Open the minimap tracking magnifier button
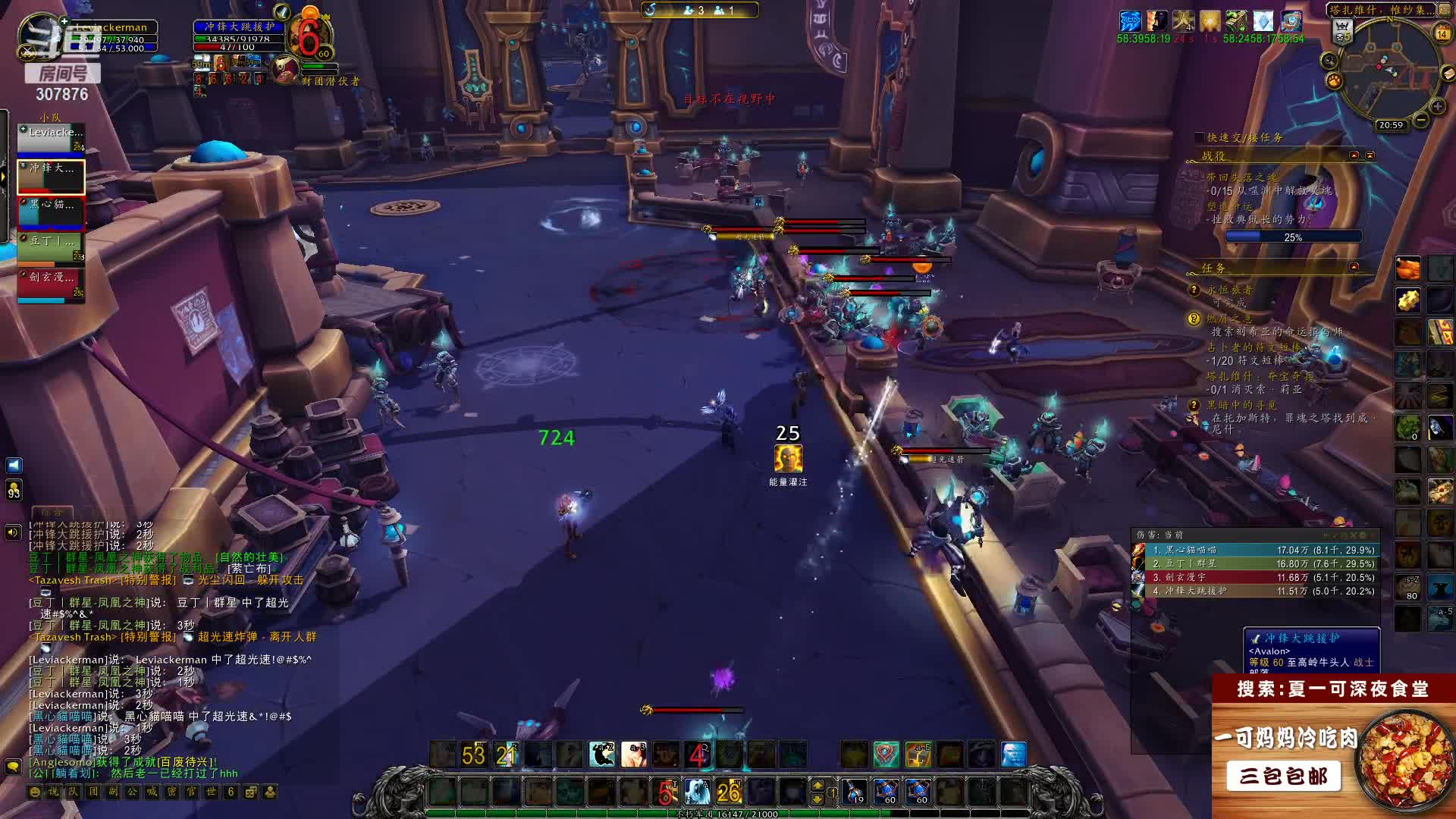The height and width of the screenshot is (819, 1456). coord(1329,61)
